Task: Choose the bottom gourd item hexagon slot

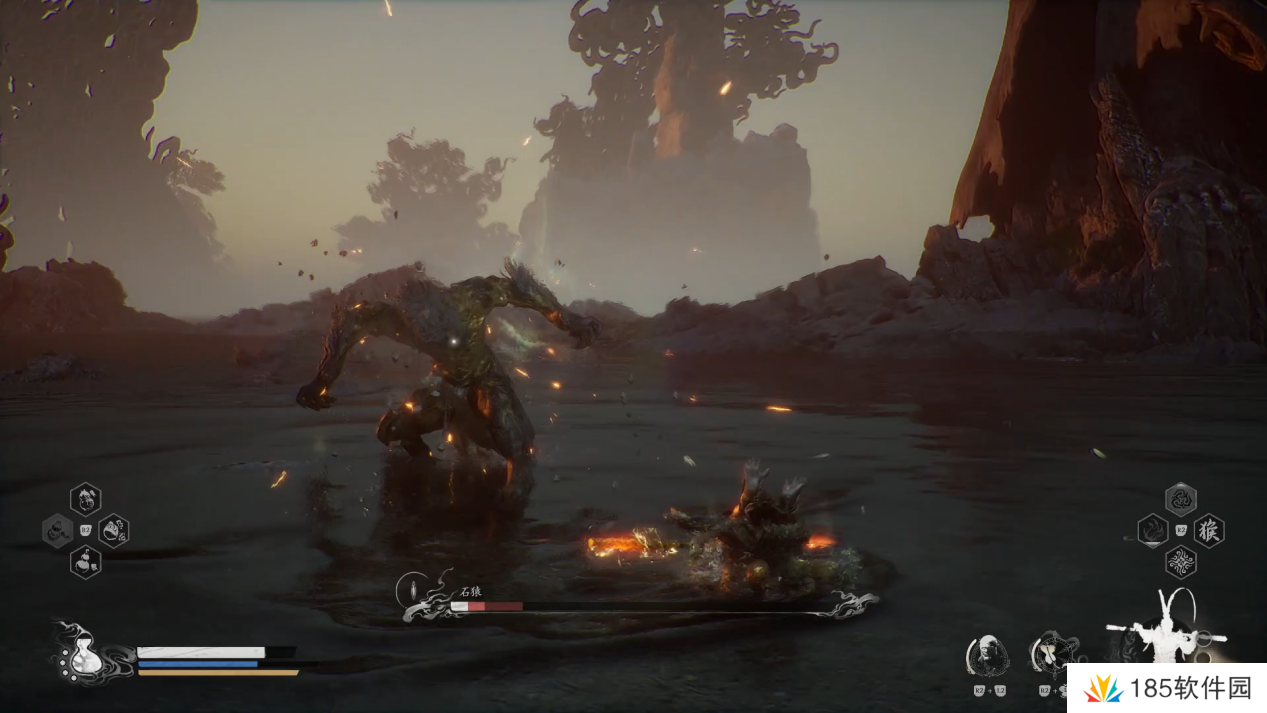Action: click(x=85, y=562)
